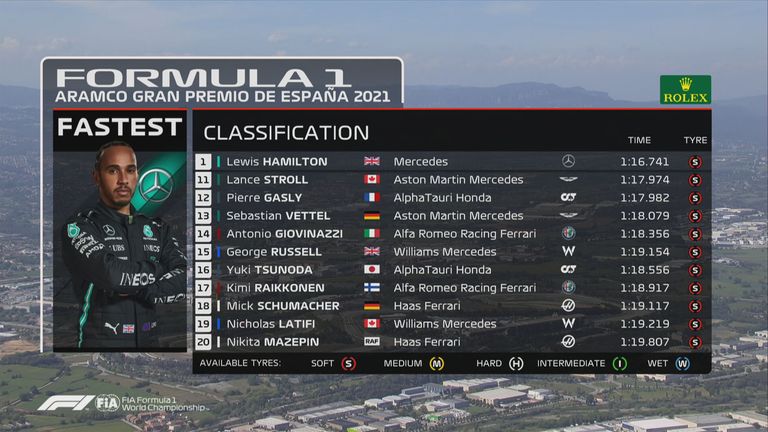768x432 pixels.
Task: Click Kimi Raikkonen's classification row
Action: (450, 287)
